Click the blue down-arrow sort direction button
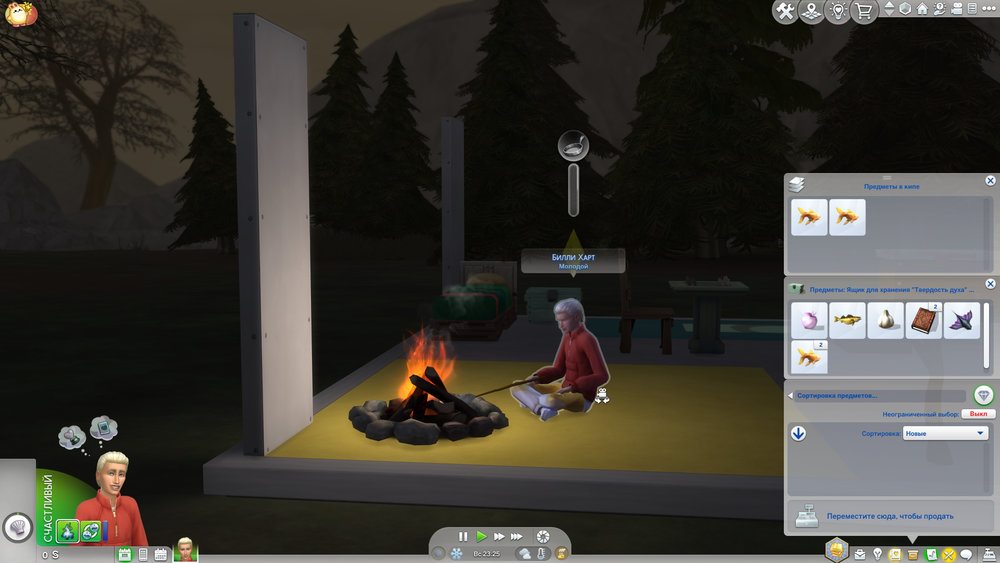This screenshot has height=563, width=1000. 798,433
